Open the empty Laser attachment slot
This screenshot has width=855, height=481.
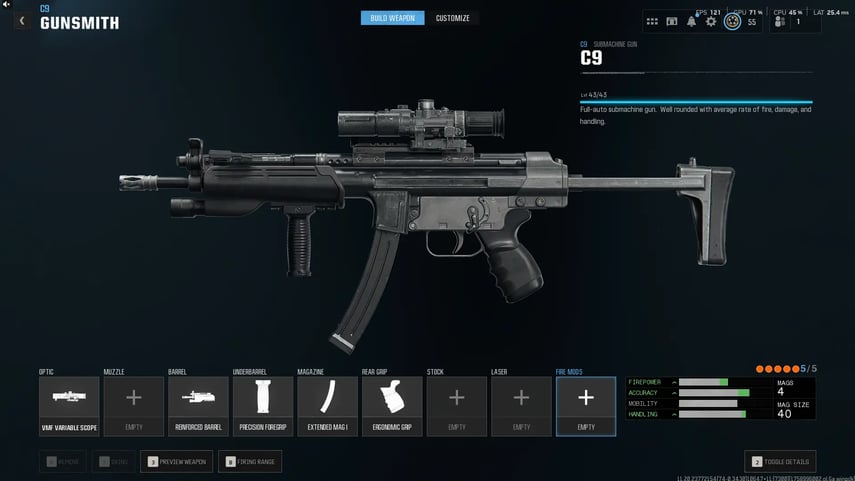[521, 406]
